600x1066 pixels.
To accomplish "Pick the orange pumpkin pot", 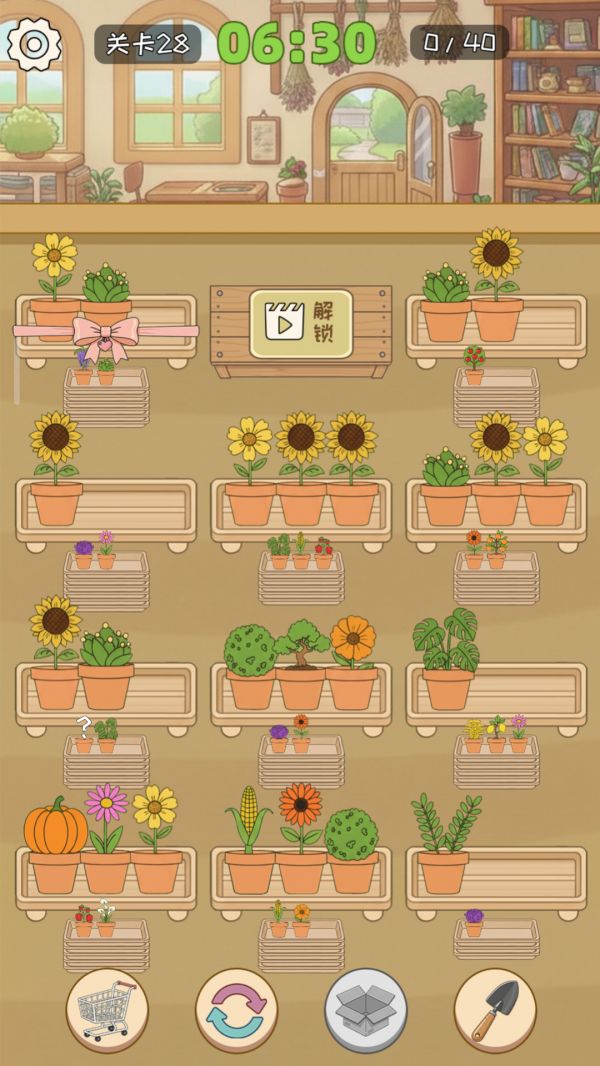I will point(55,845).
